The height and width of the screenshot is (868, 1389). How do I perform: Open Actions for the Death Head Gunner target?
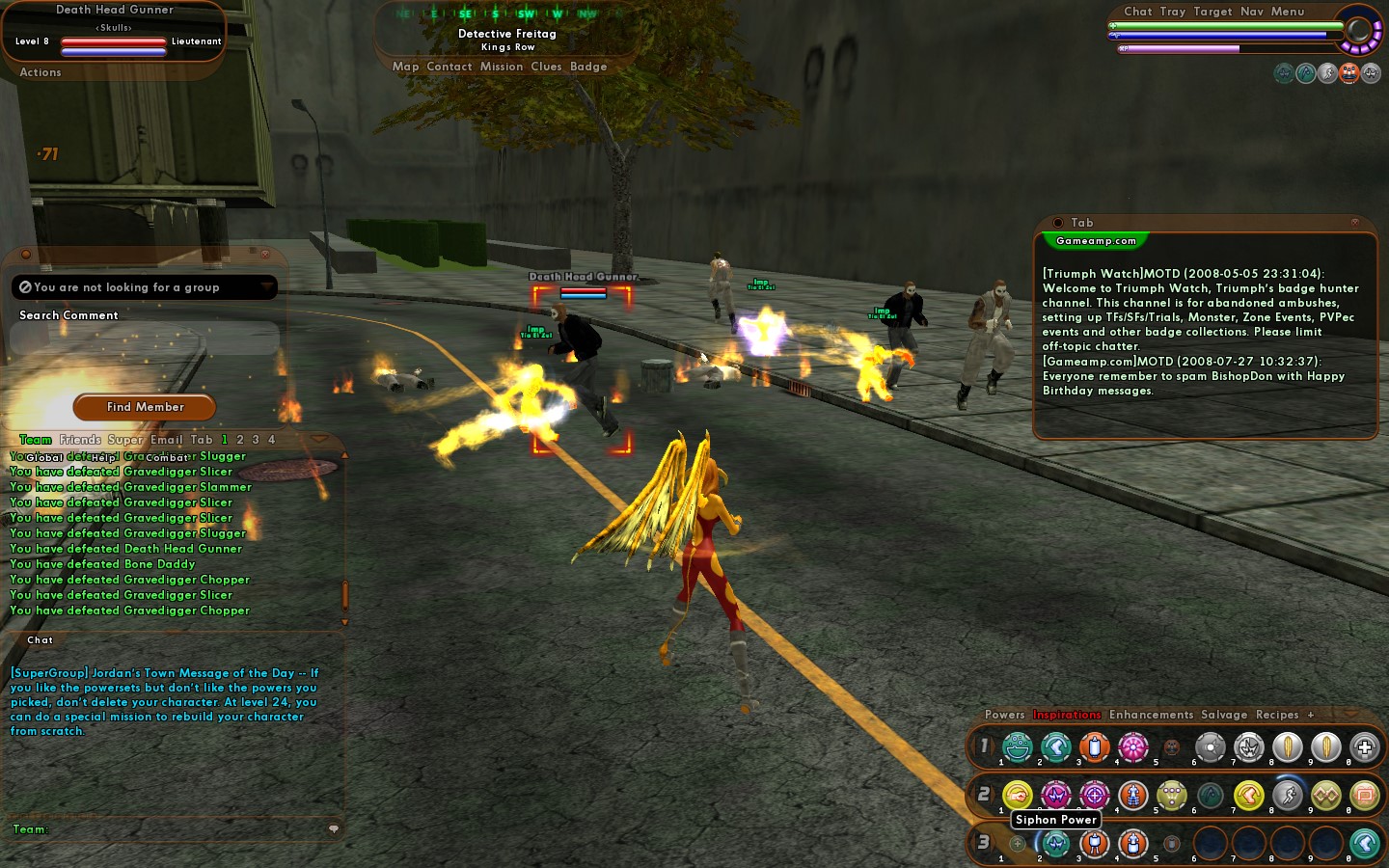(x=41, y=72)
